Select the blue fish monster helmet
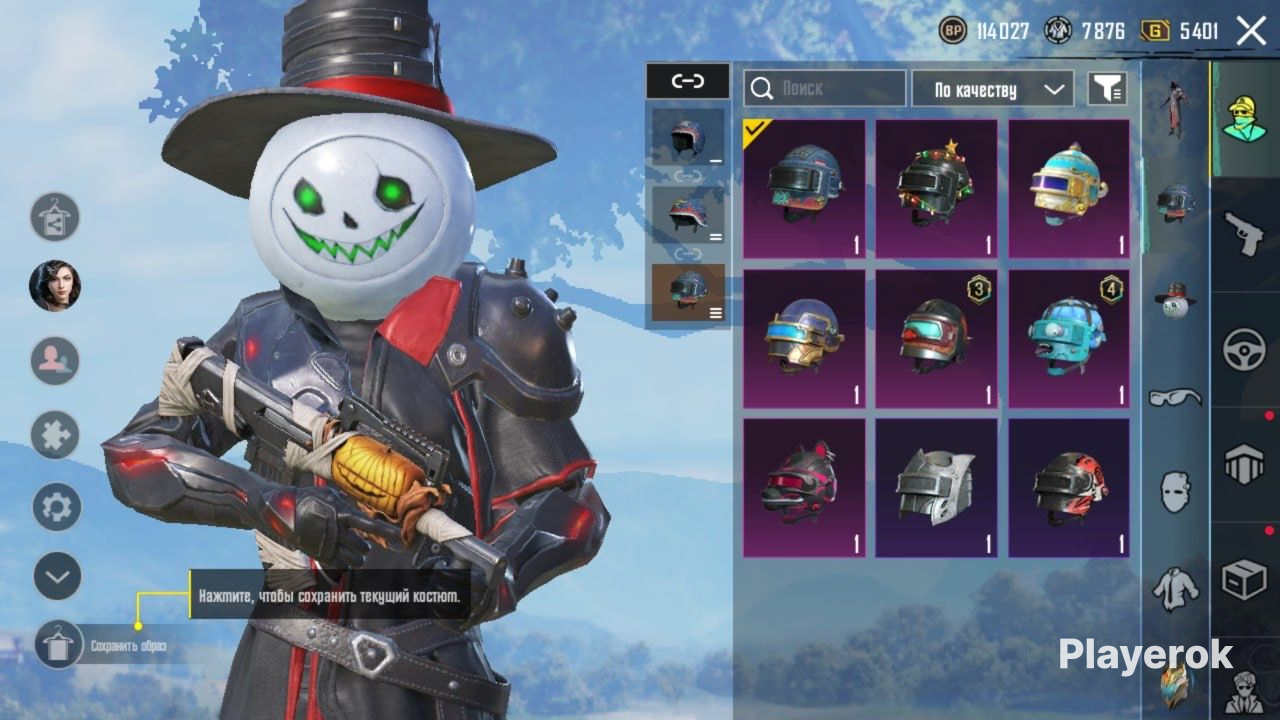1280x720 pixels. click(1069, 339)
